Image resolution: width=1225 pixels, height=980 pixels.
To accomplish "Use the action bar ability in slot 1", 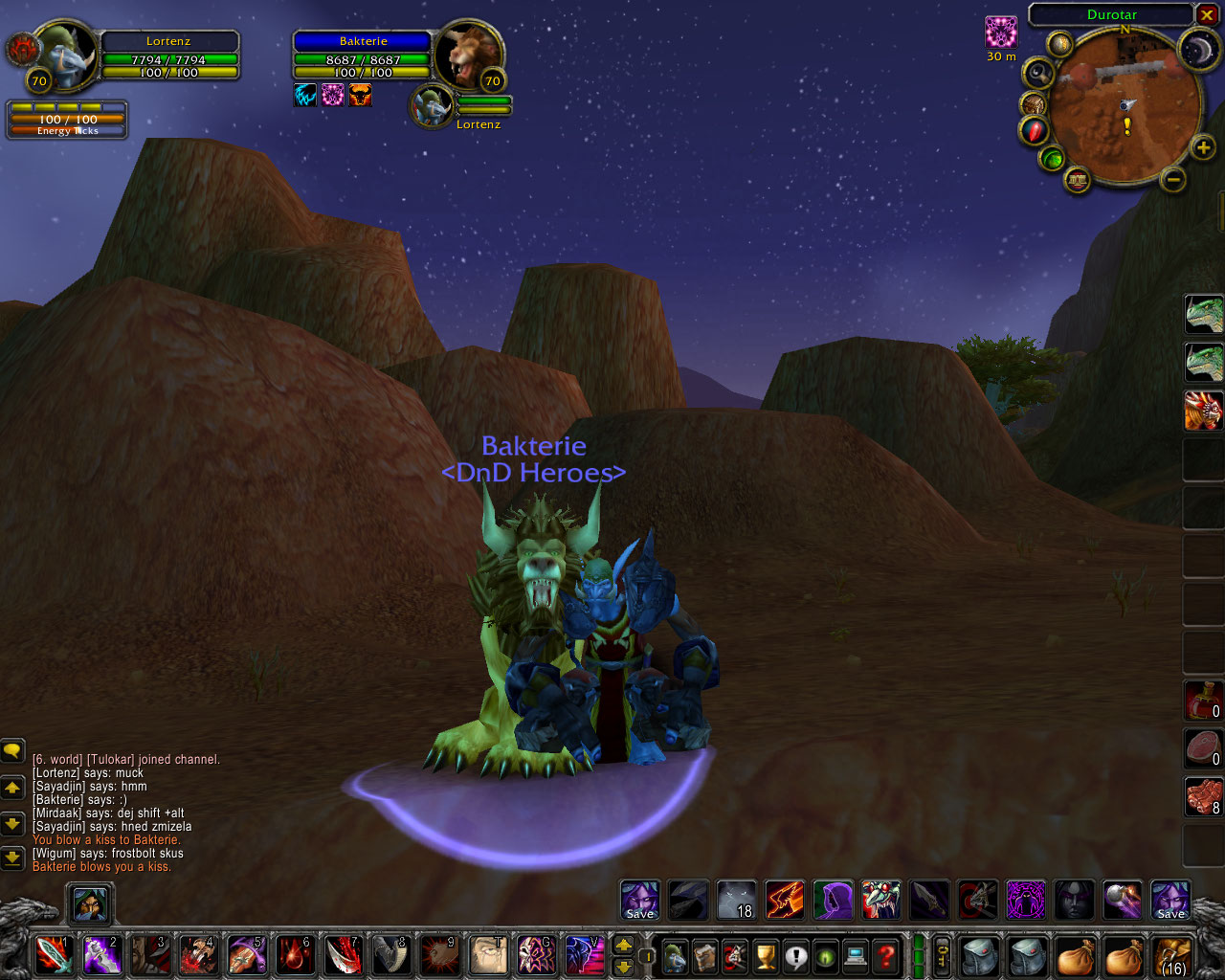I will click(x=54, y=954).
